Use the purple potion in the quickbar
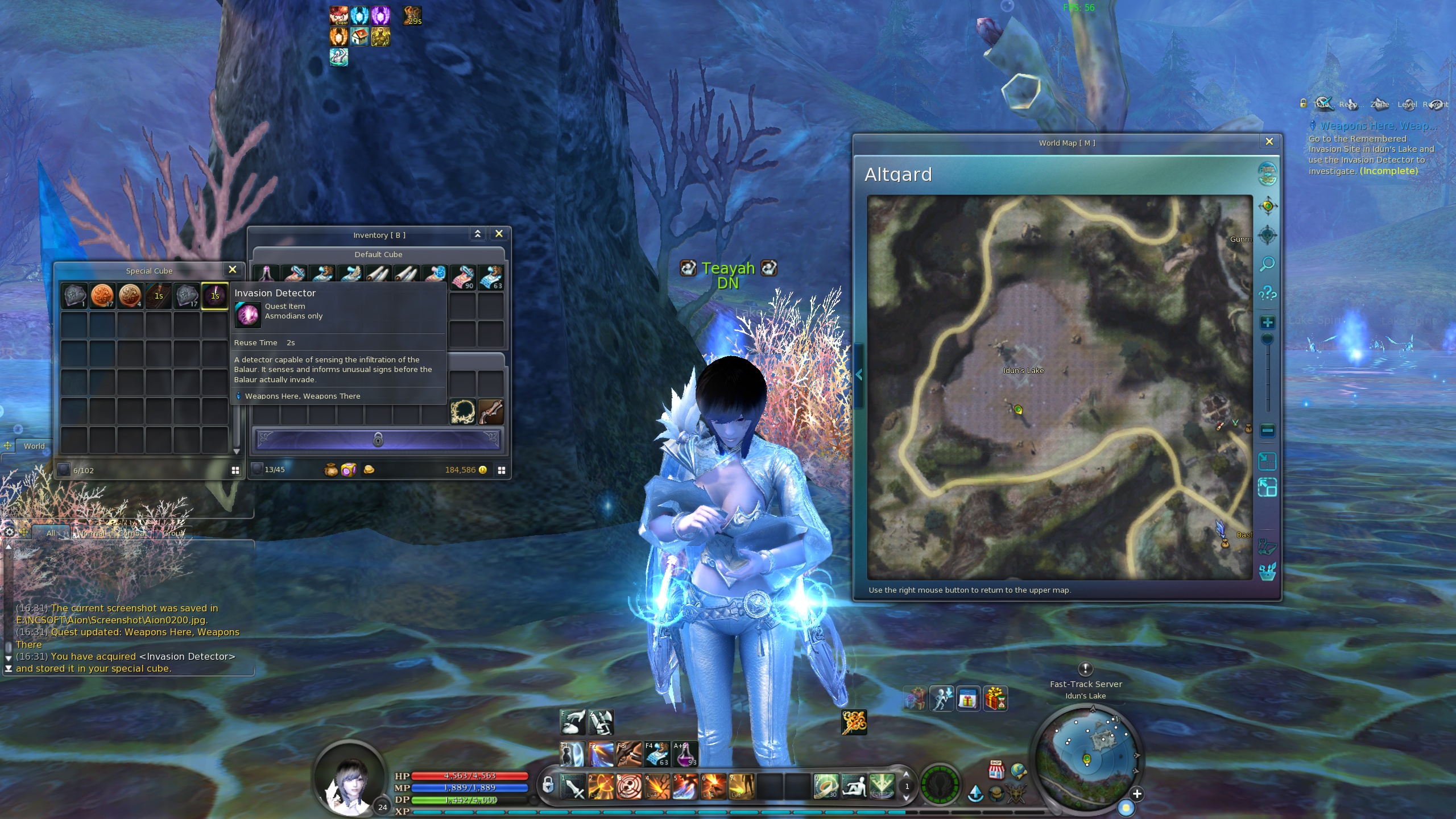This screenshot has width=1456, height=819. point(685,755)
